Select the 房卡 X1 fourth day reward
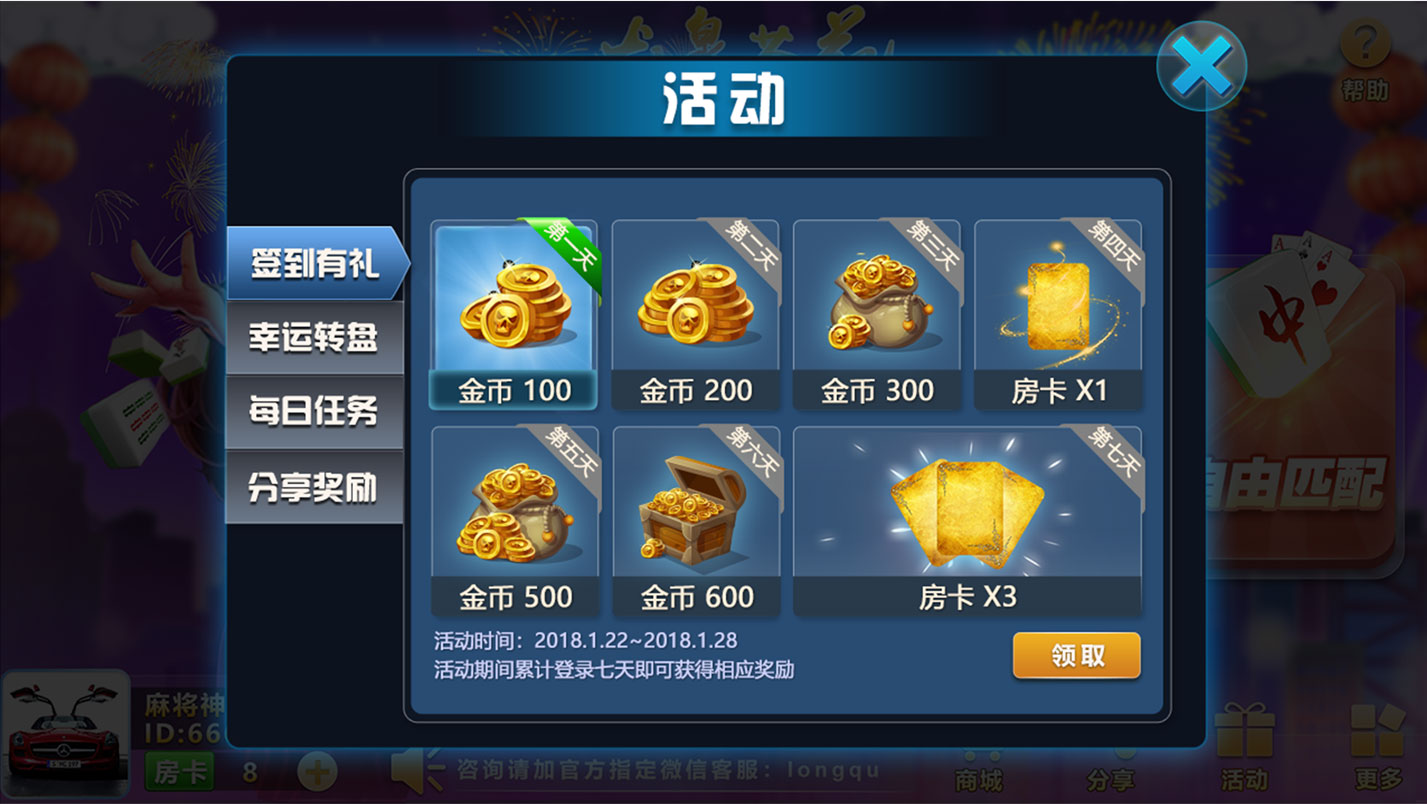The height and width of the screenshot is (804, 1427). [x=1060, y=310]
